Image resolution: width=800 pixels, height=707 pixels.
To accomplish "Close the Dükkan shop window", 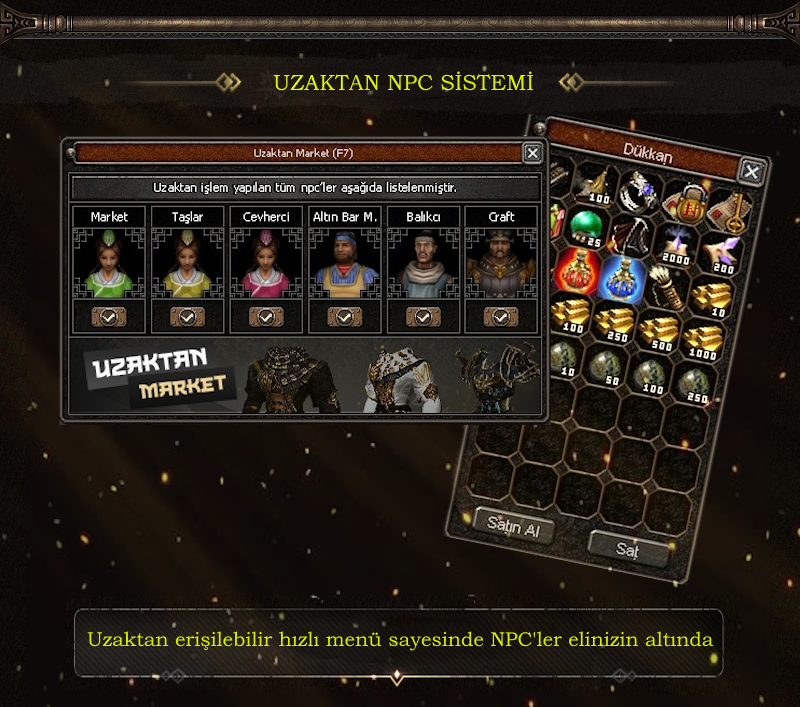I will point(751,171).
